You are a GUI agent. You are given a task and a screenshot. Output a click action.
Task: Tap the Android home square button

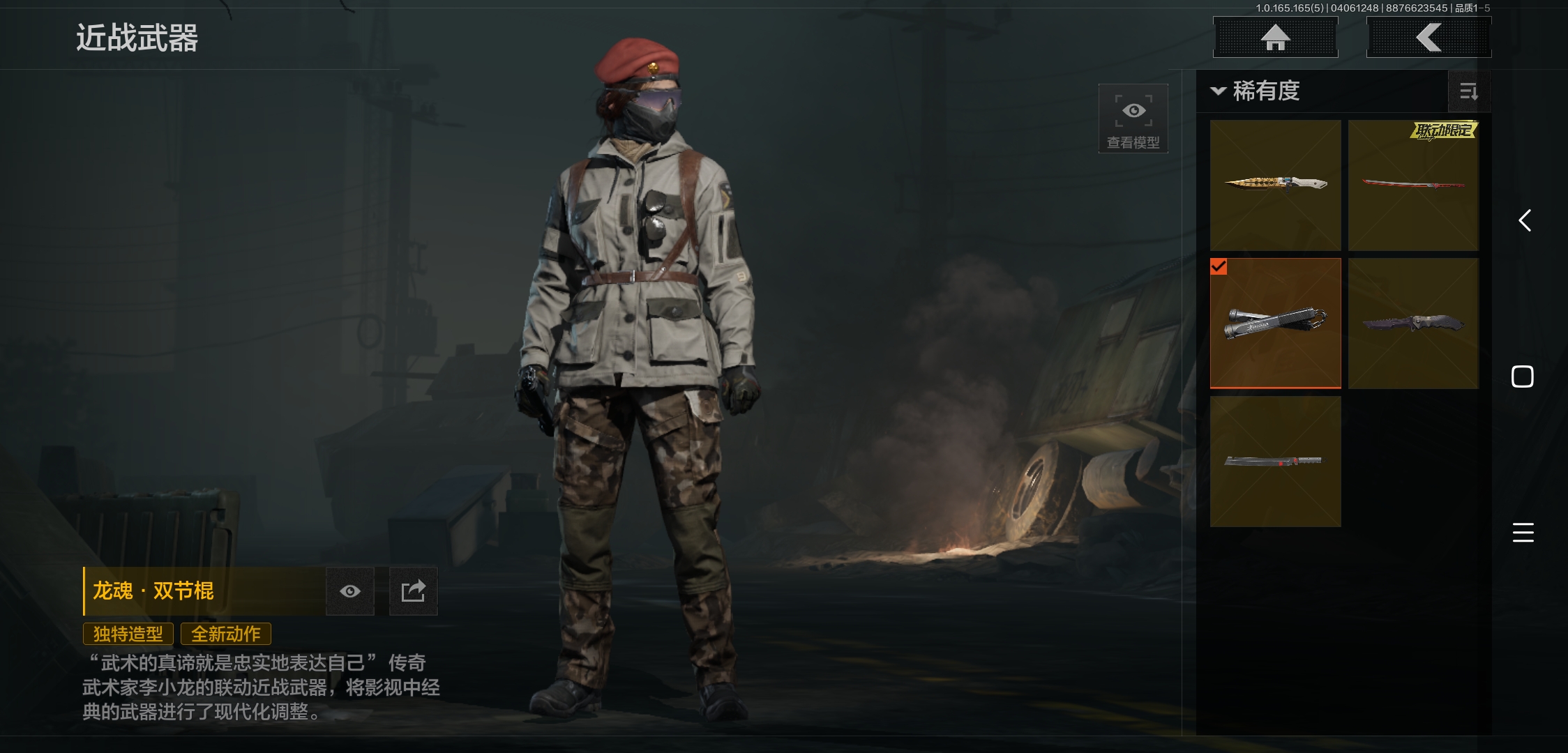tap(1522, 376)
